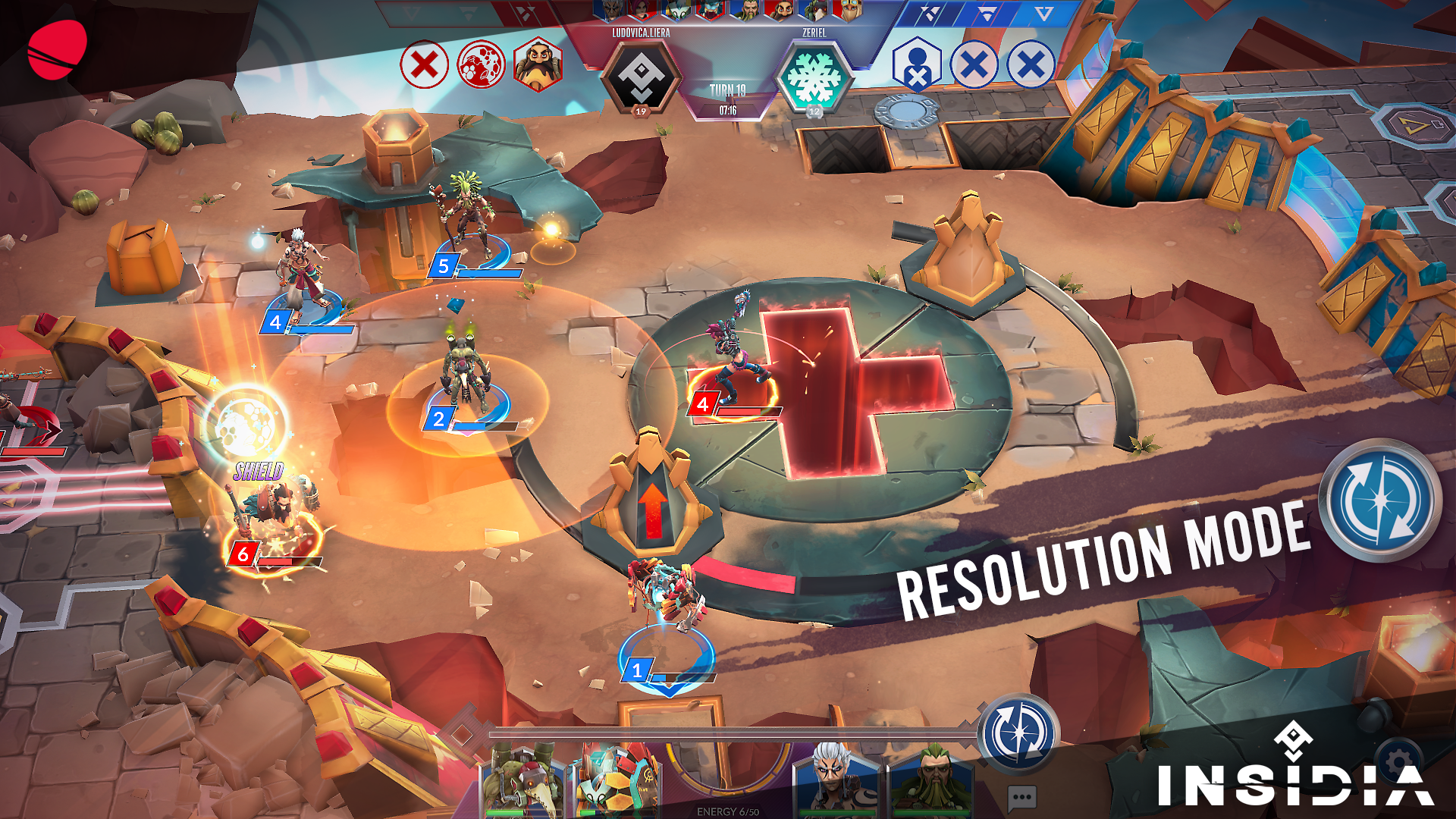Open the chat speech bubble
Screen dimensions: 1456x819
(1021, 797)
